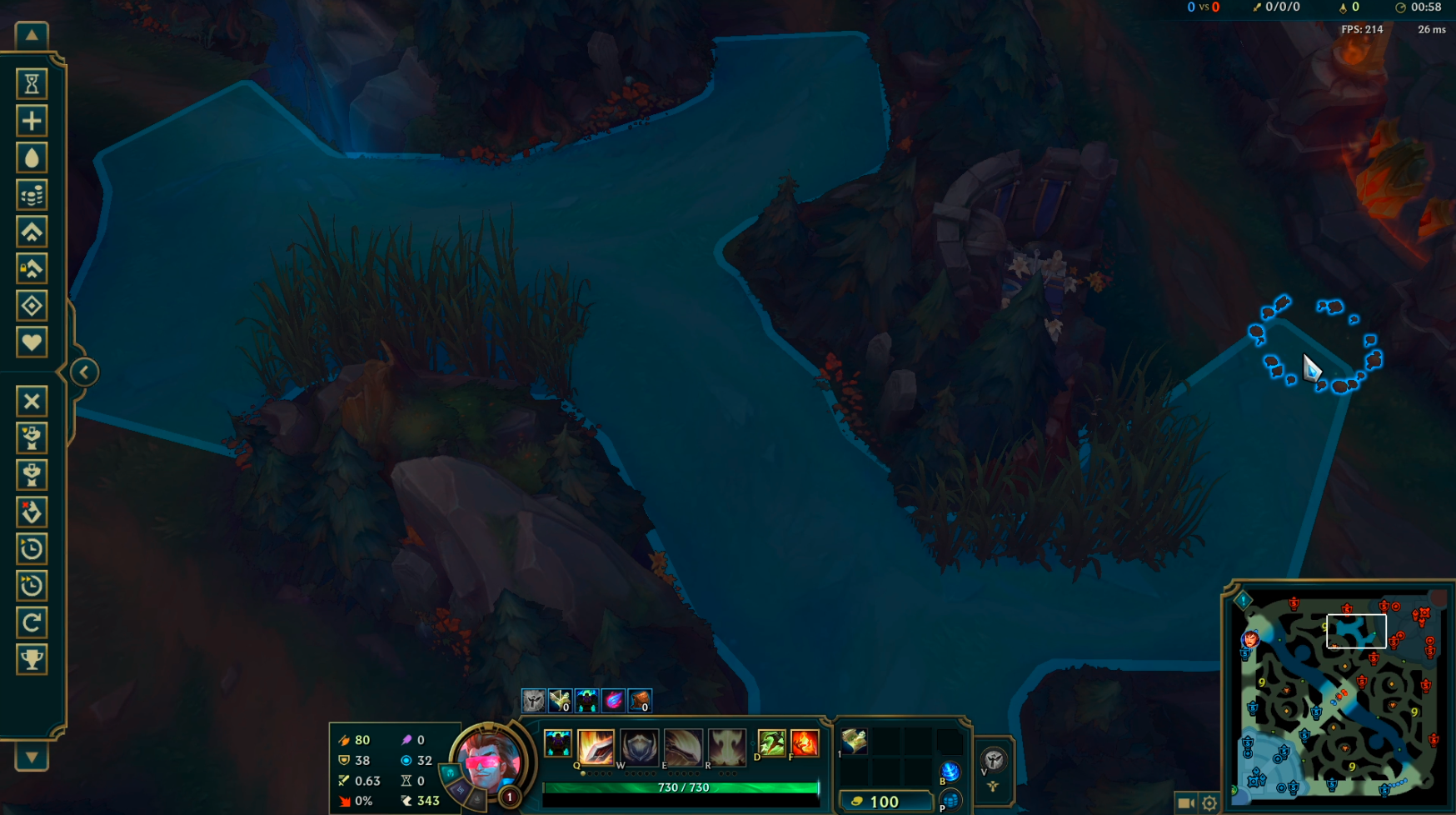Image resolution: width=1456 pixels, height=815 pixels.
Task: Toggle invulnerability with the heart icon
Action: 32,342
